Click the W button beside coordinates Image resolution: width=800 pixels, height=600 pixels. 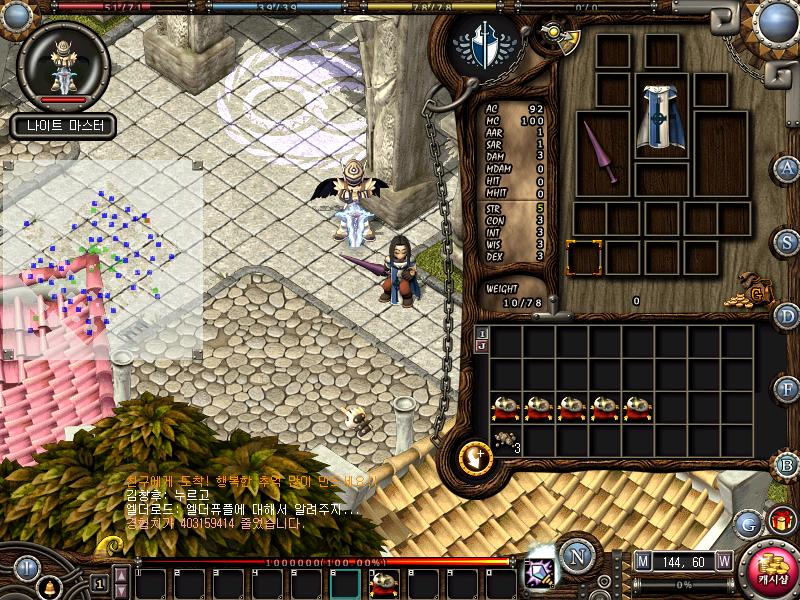723,560
